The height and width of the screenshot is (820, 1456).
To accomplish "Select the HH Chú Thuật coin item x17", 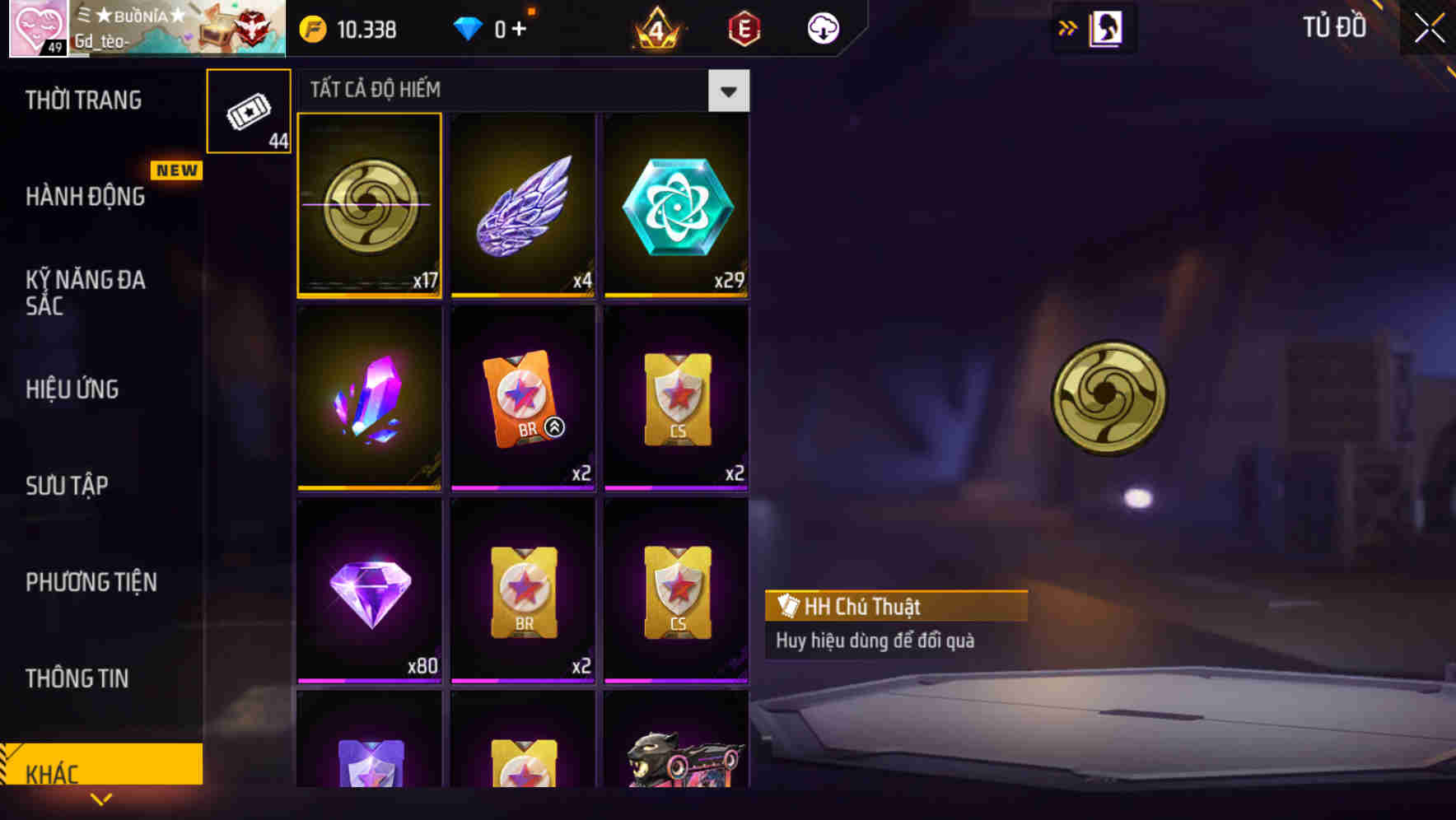I will pos(370,204).
